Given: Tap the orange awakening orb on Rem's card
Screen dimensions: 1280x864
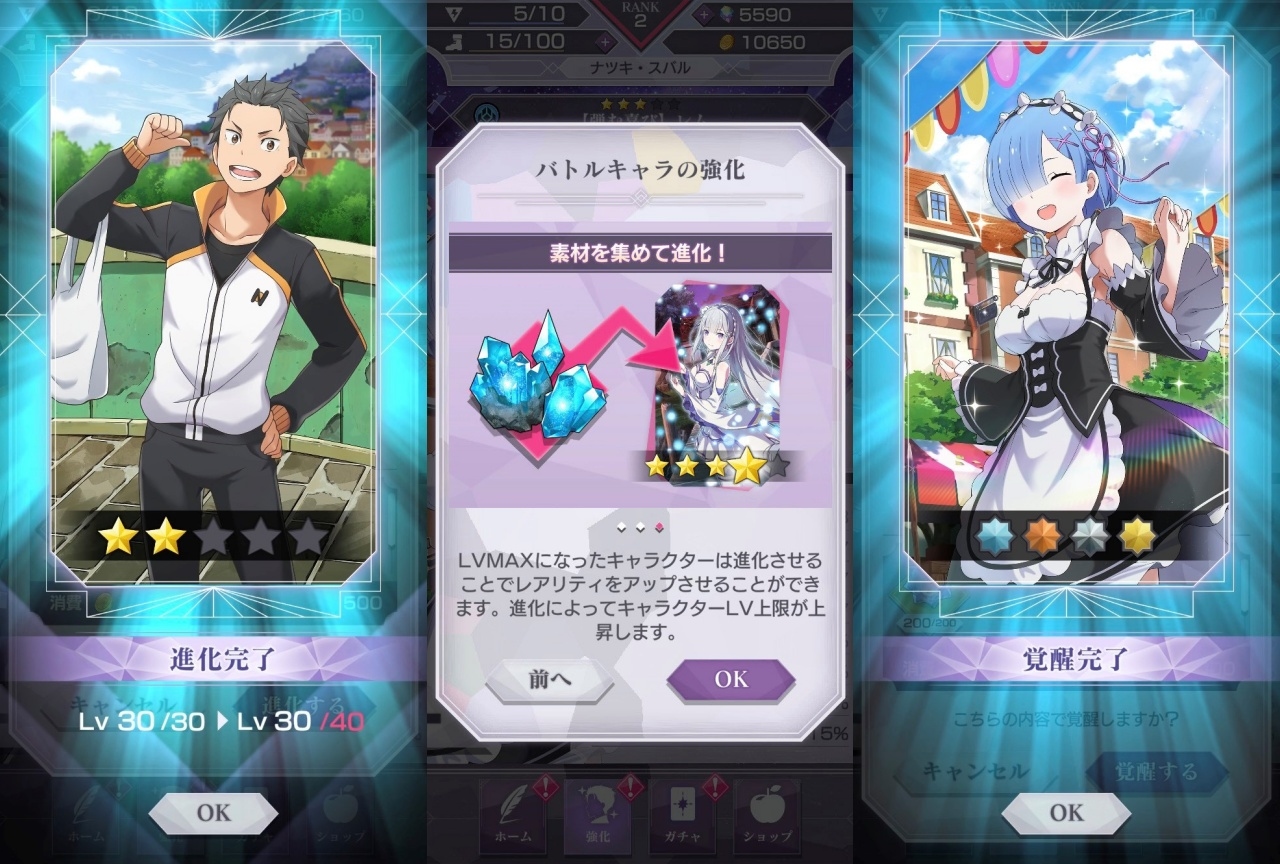Looking at the screenshot, I should pyautogui.click(x=1040, y=536).
